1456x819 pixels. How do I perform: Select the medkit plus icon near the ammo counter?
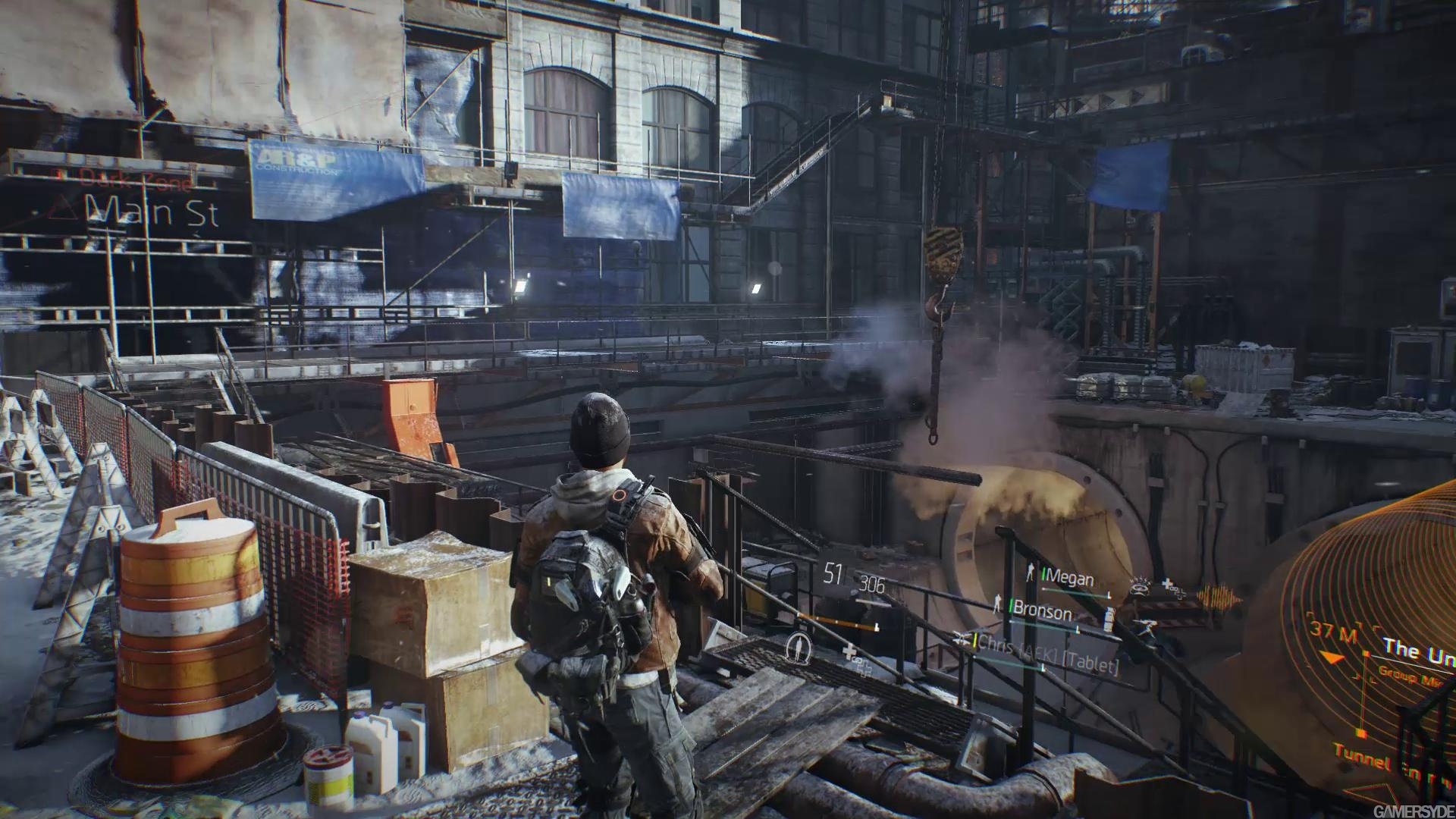(x=849, y=653)
